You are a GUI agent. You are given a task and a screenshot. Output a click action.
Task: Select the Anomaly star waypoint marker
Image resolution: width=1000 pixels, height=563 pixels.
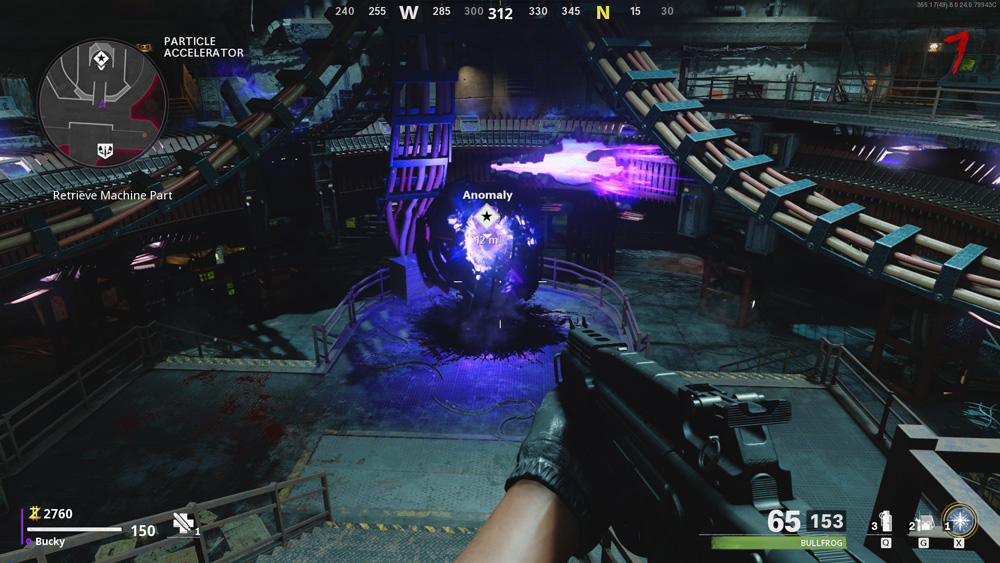[x=487, y=215]
